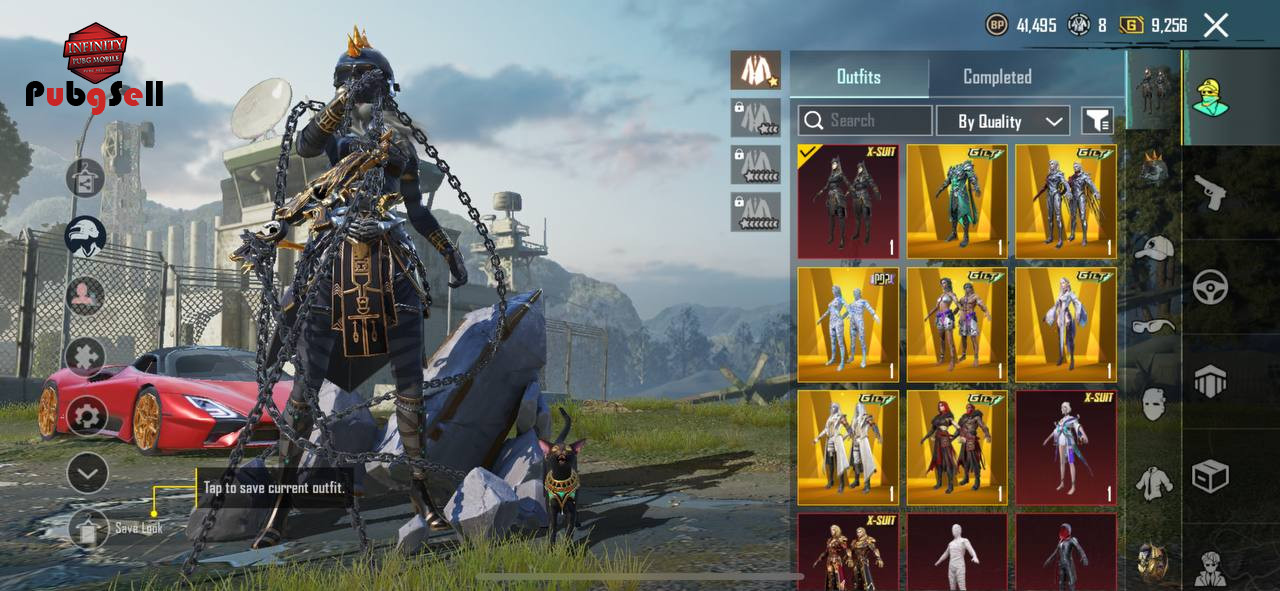Select the face mask category
The image size is (1280, 591).
click(x=1154, y=403)
